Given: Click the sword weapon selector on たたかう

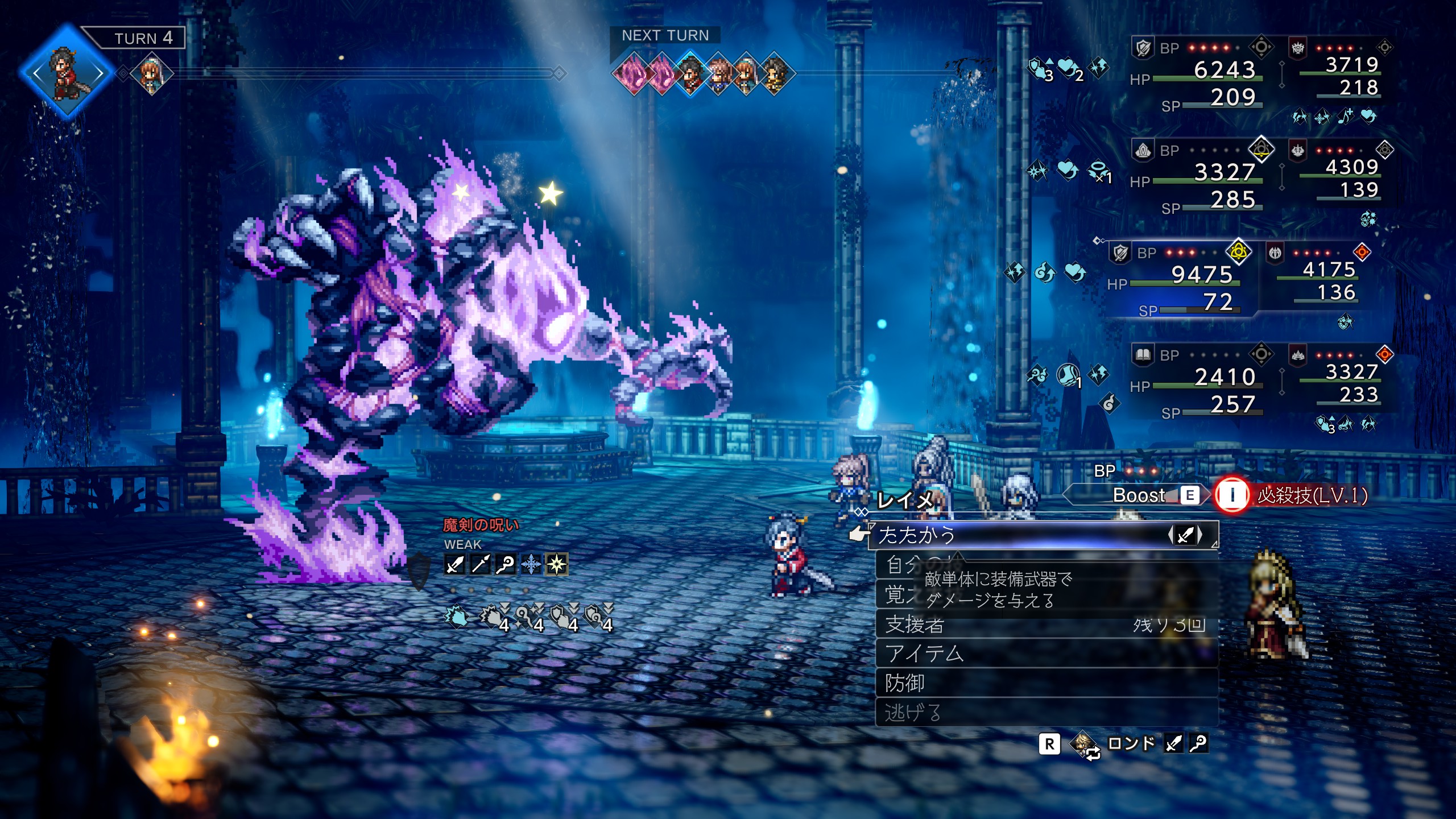Looking at the screenshot, I should coord(1185,535).
